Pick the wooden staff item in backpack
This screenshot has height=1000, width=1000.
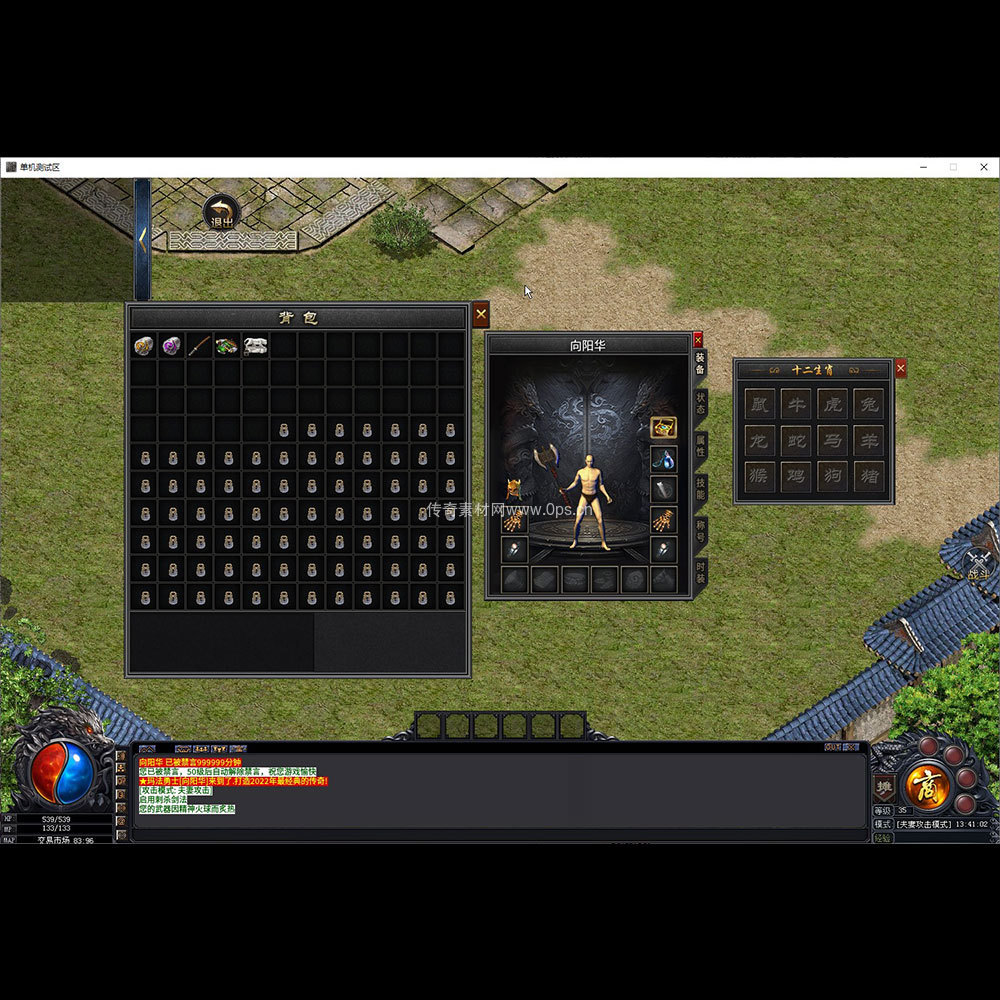pos(200,346)
